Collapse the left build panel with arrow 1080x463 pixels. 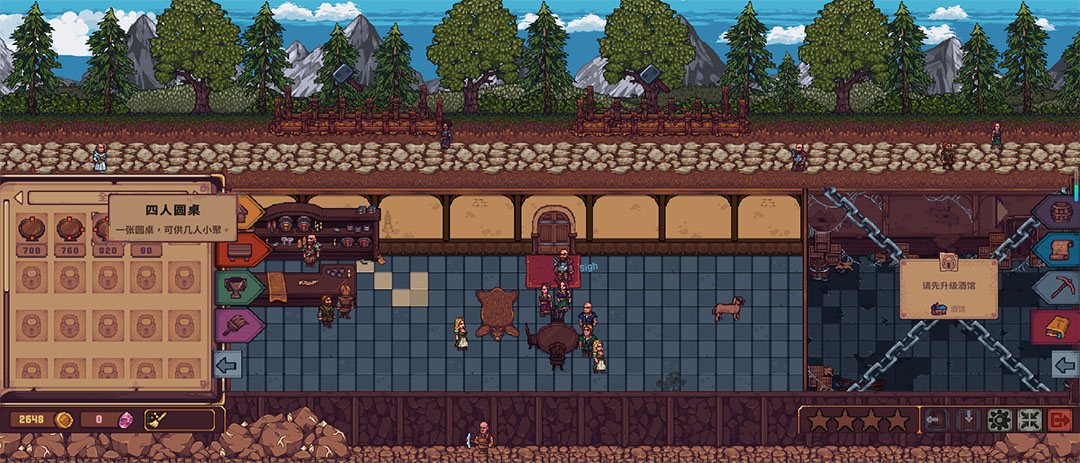pos(227,363)
